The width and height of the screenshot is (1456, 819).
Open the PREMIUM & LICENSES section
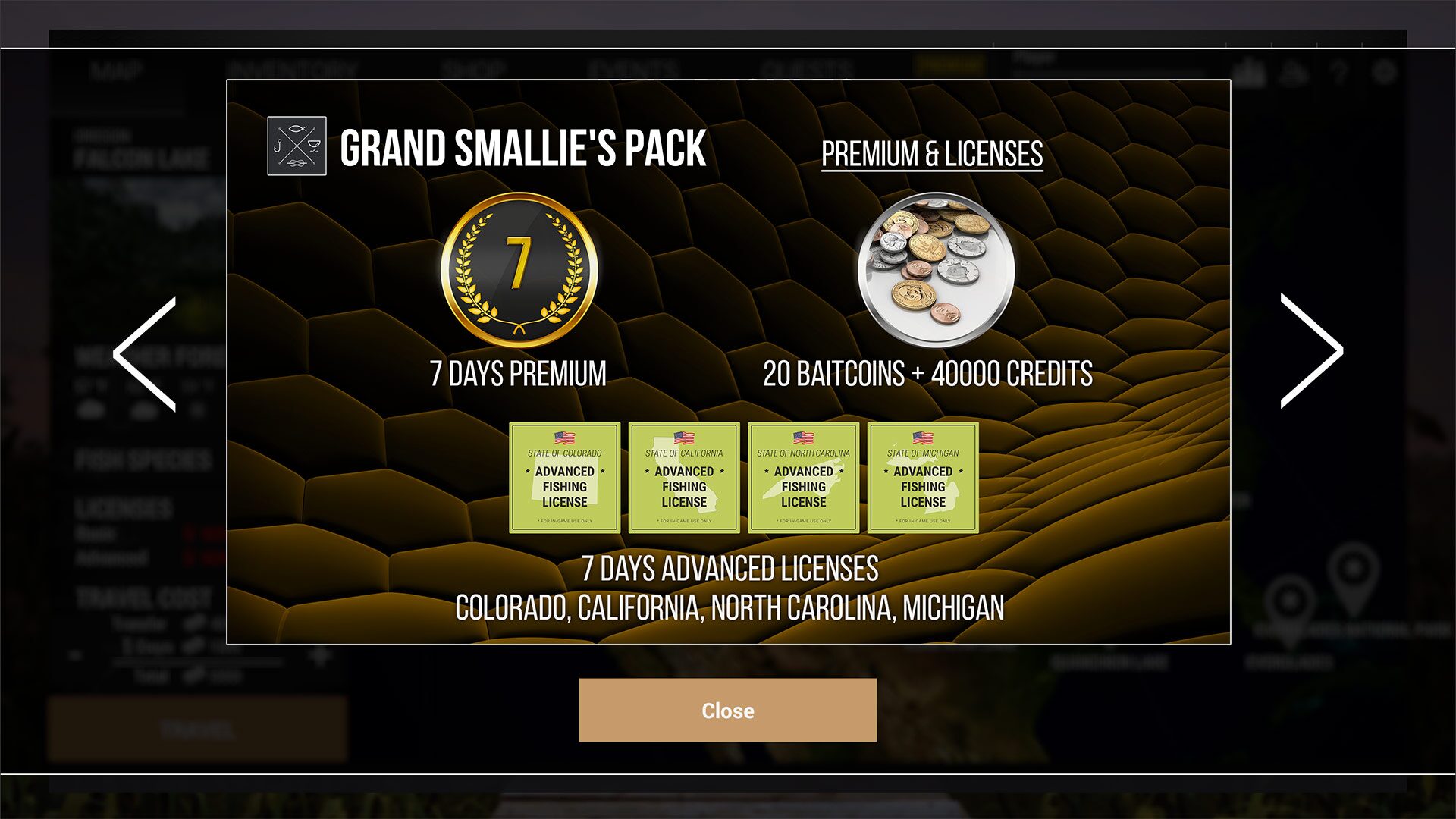tap(932, 153)
